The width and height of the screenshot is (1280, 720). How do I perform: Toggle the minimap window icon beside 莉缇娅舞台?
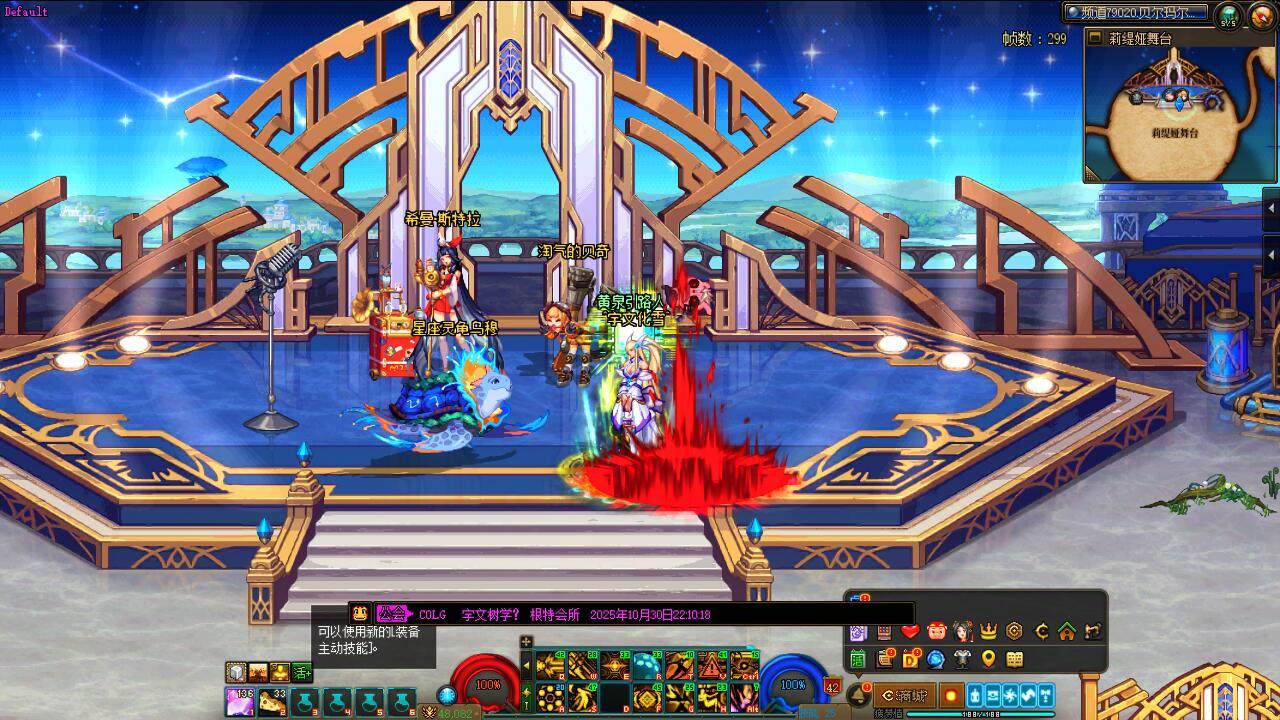pyautogui.click(x=1095, y=38)
